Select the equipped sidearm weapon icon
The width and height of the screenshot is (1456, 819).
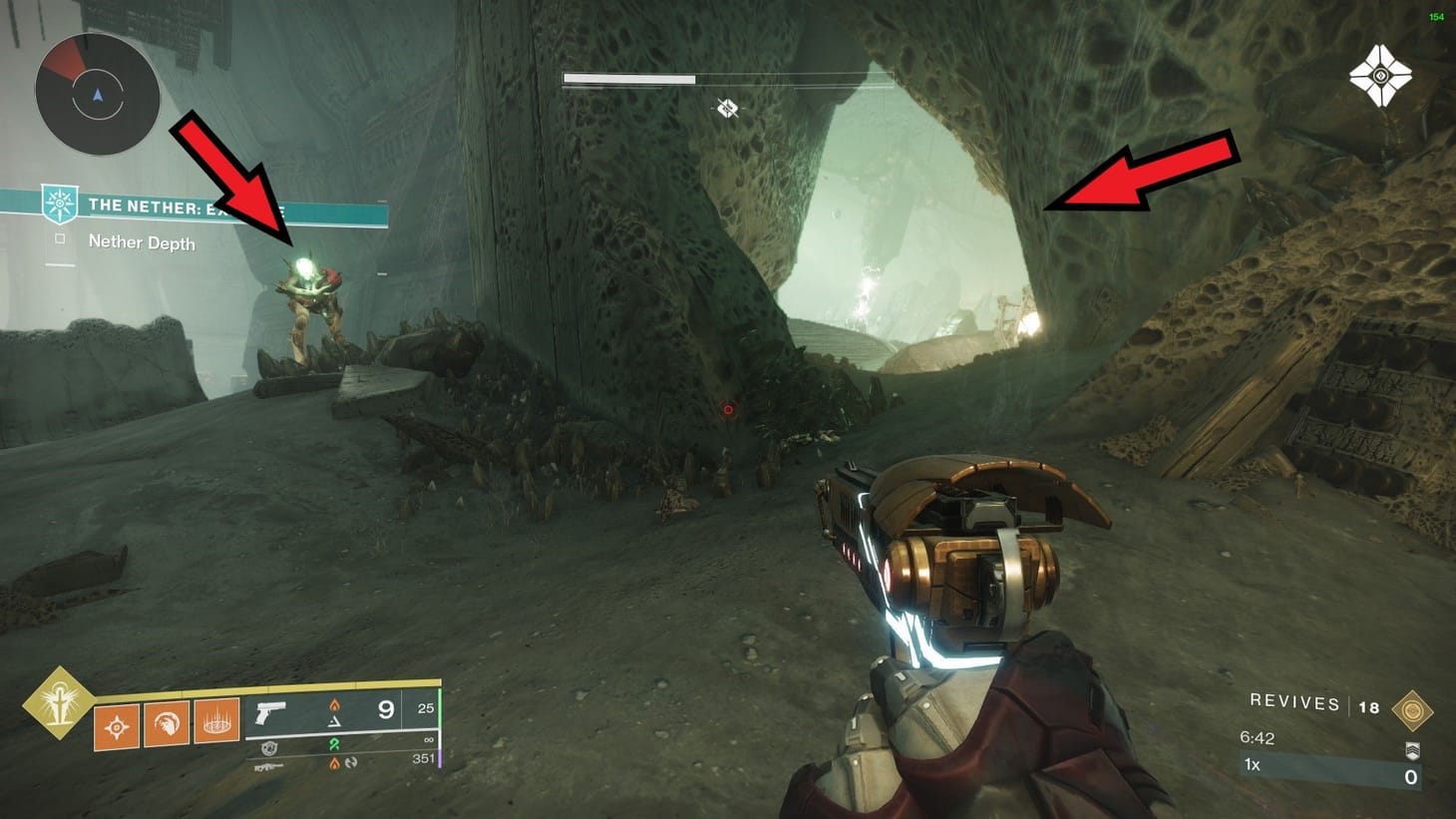coord(269,712)
